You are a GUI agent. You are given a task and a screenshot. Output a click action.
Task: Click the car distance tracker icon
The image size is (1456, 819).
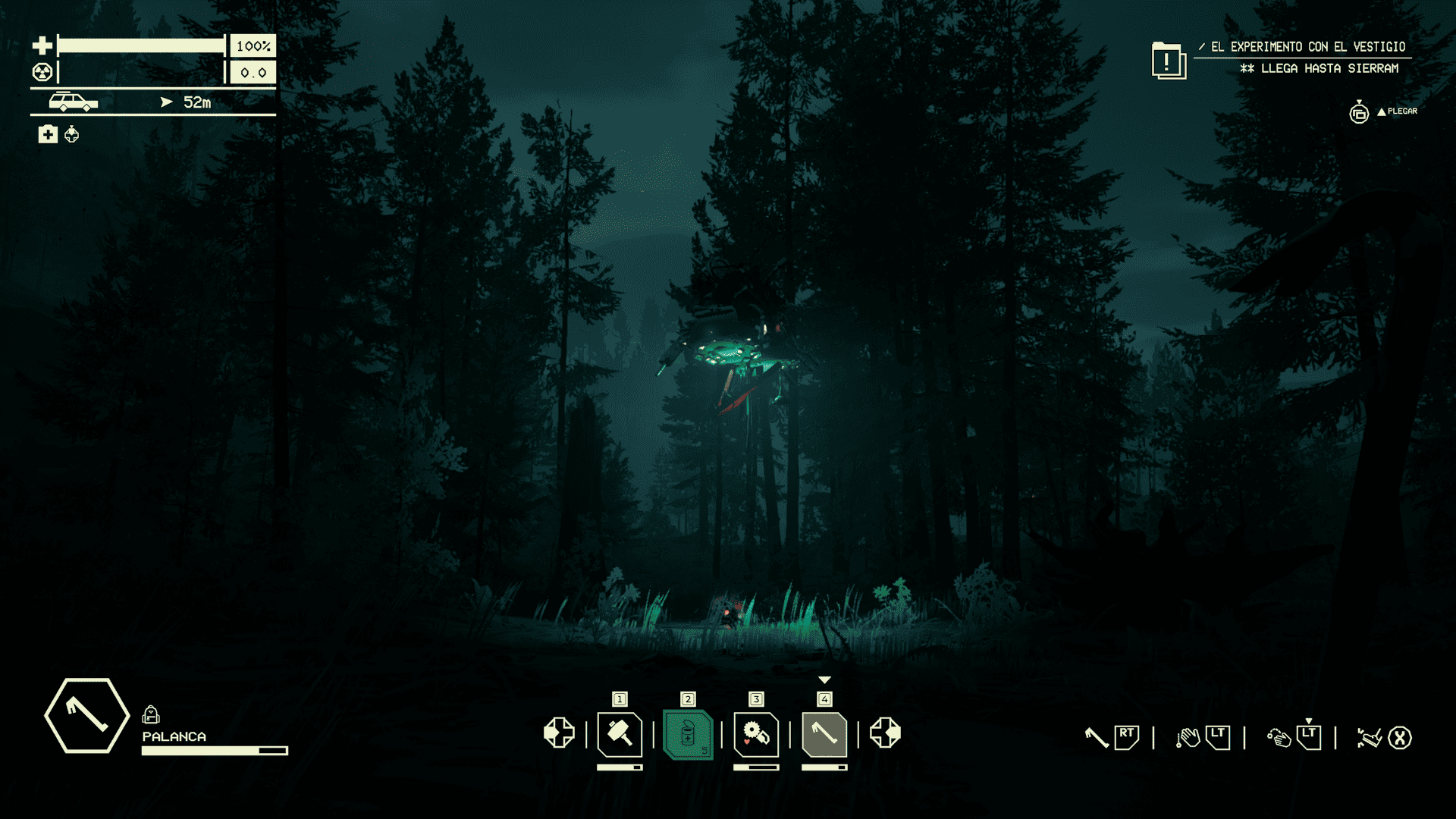(x=73, y=102)
